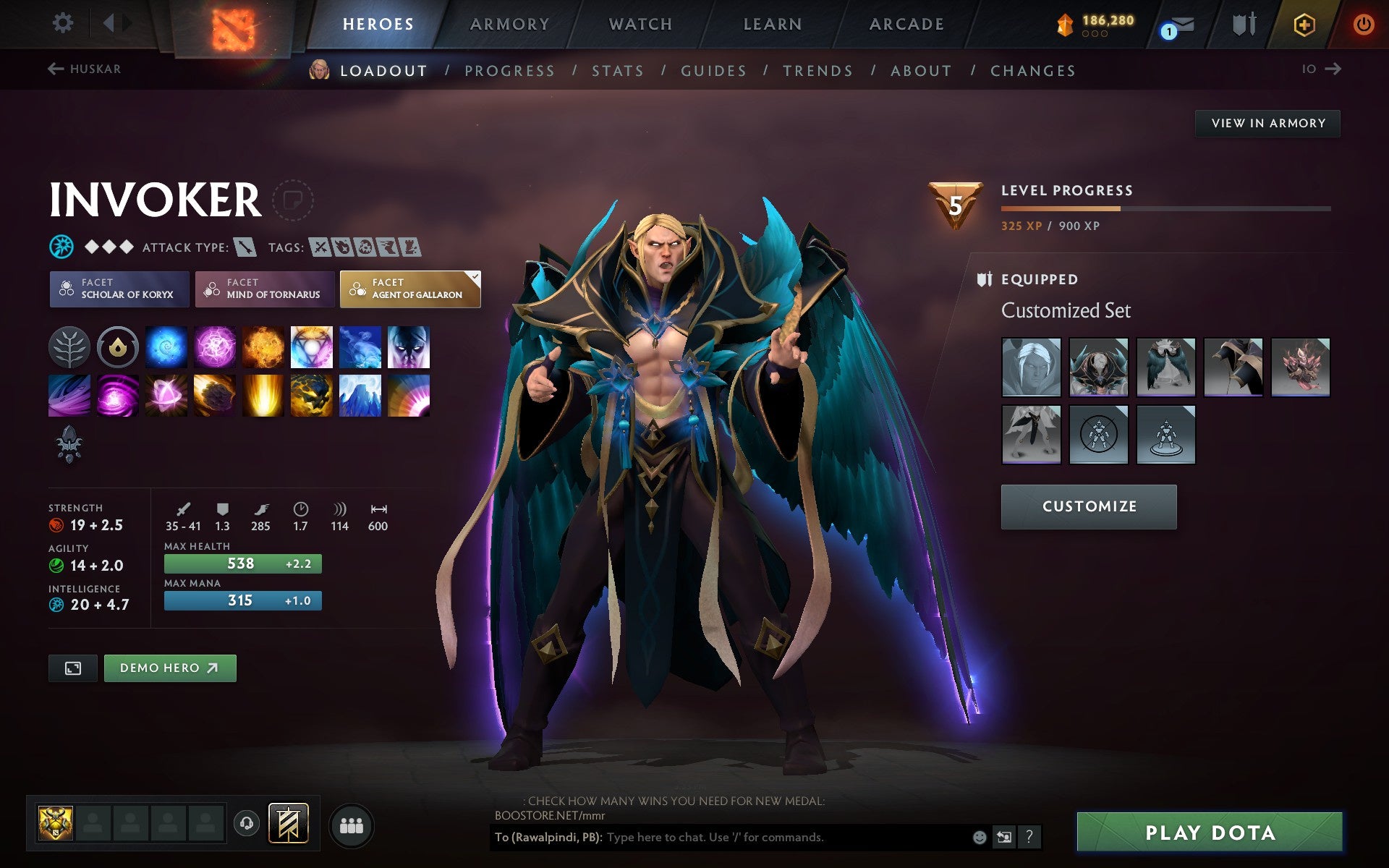Switch to the Stats tab
This screenshot has width=1389, height=868.
point(616,70)
